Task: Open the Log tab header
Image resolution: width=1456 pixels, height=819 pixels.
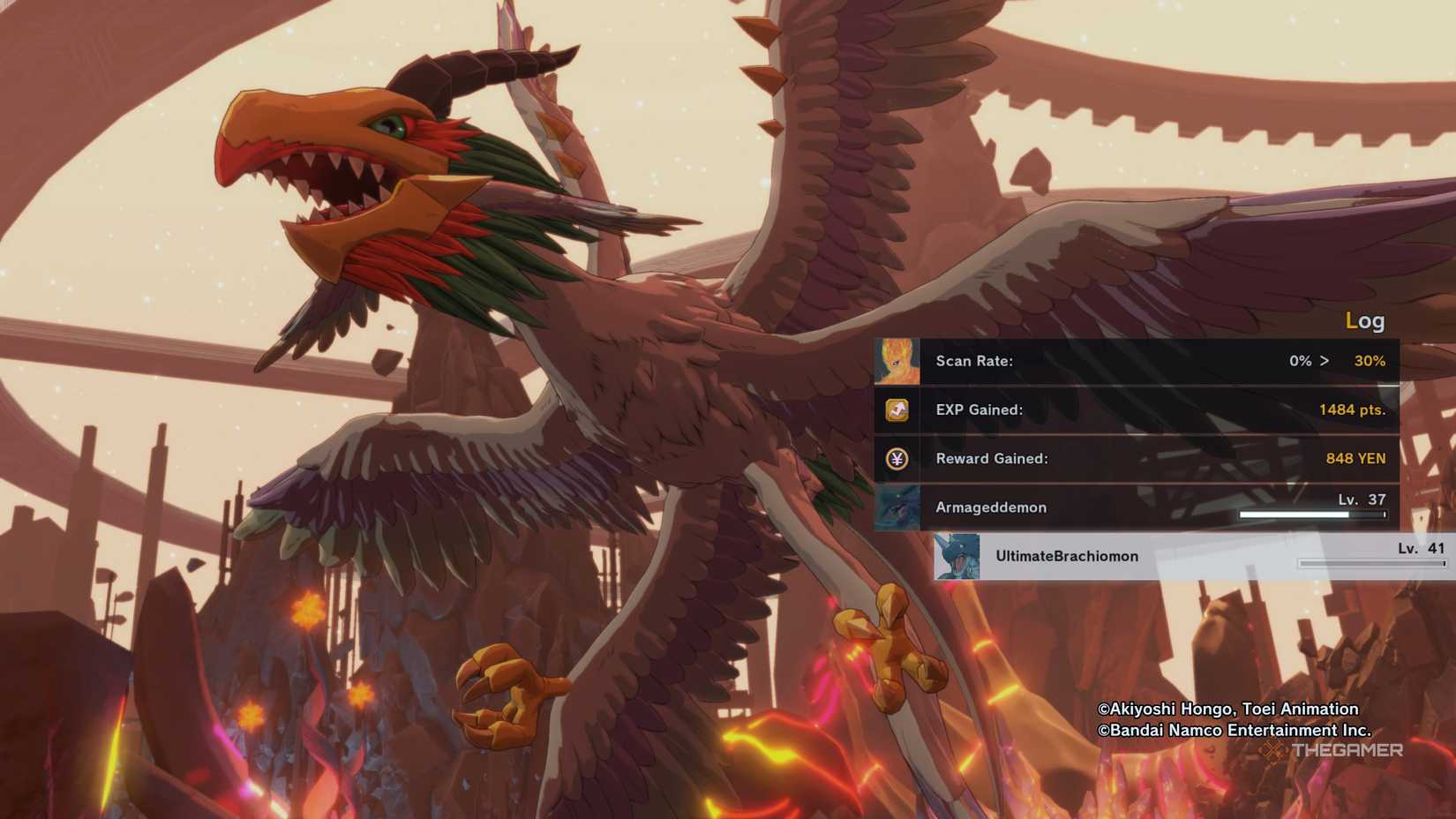Action: [x=1364, y=321]
